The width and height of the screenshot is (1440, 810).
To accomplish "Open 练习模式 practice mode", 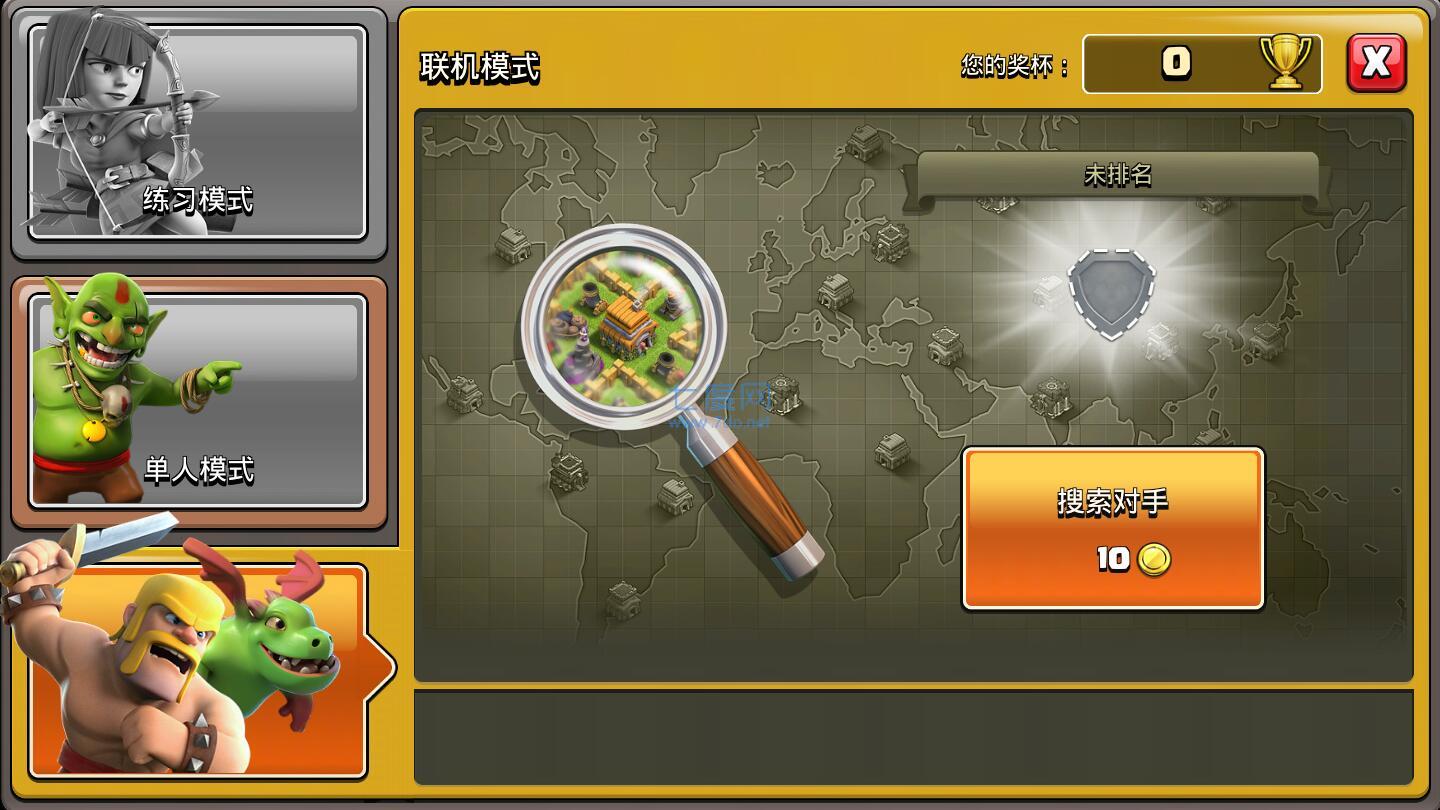I will point(197,200).
